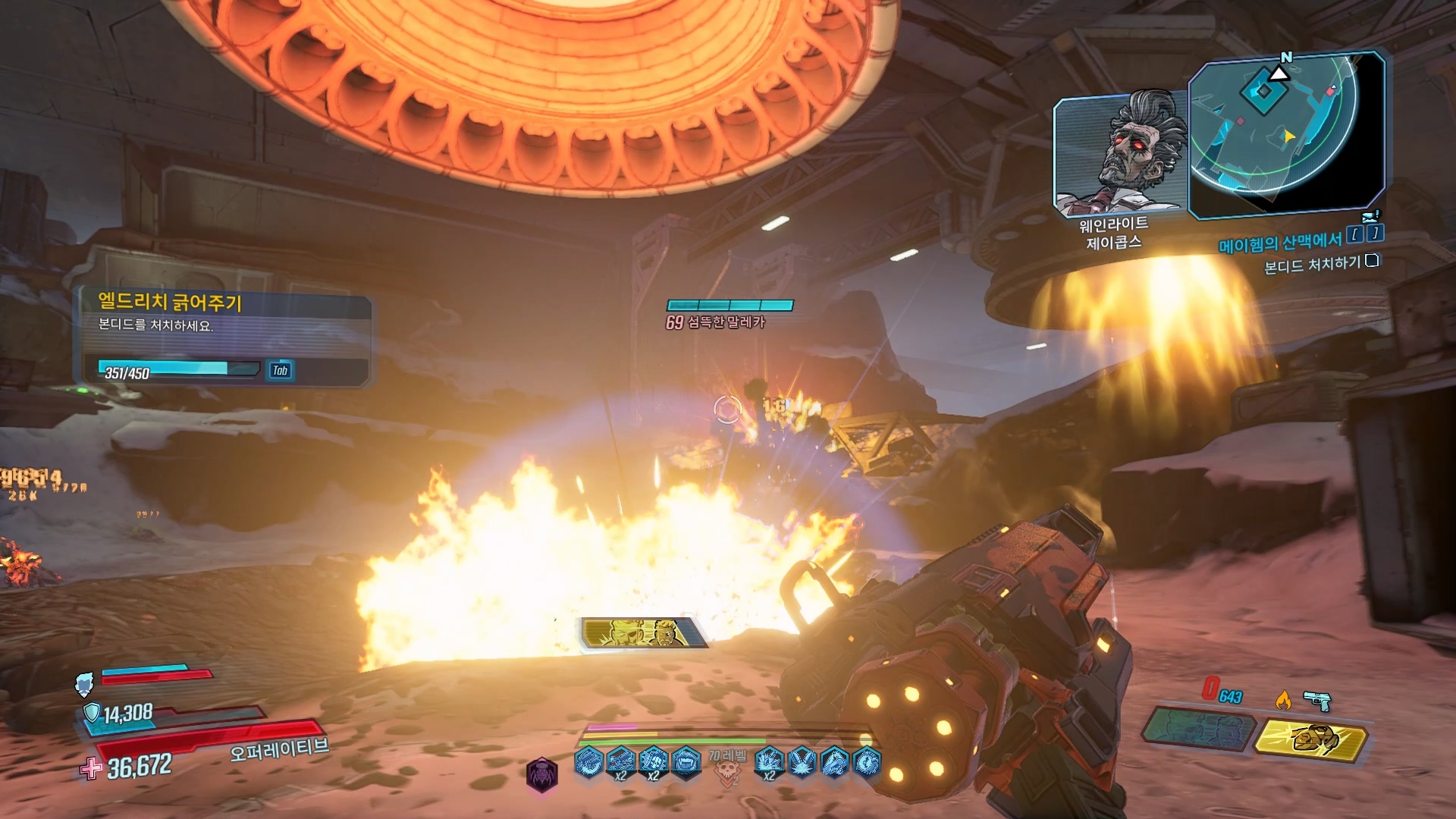
Task: Click the fire element indicator icon
Action: (x=1283, y=698)
